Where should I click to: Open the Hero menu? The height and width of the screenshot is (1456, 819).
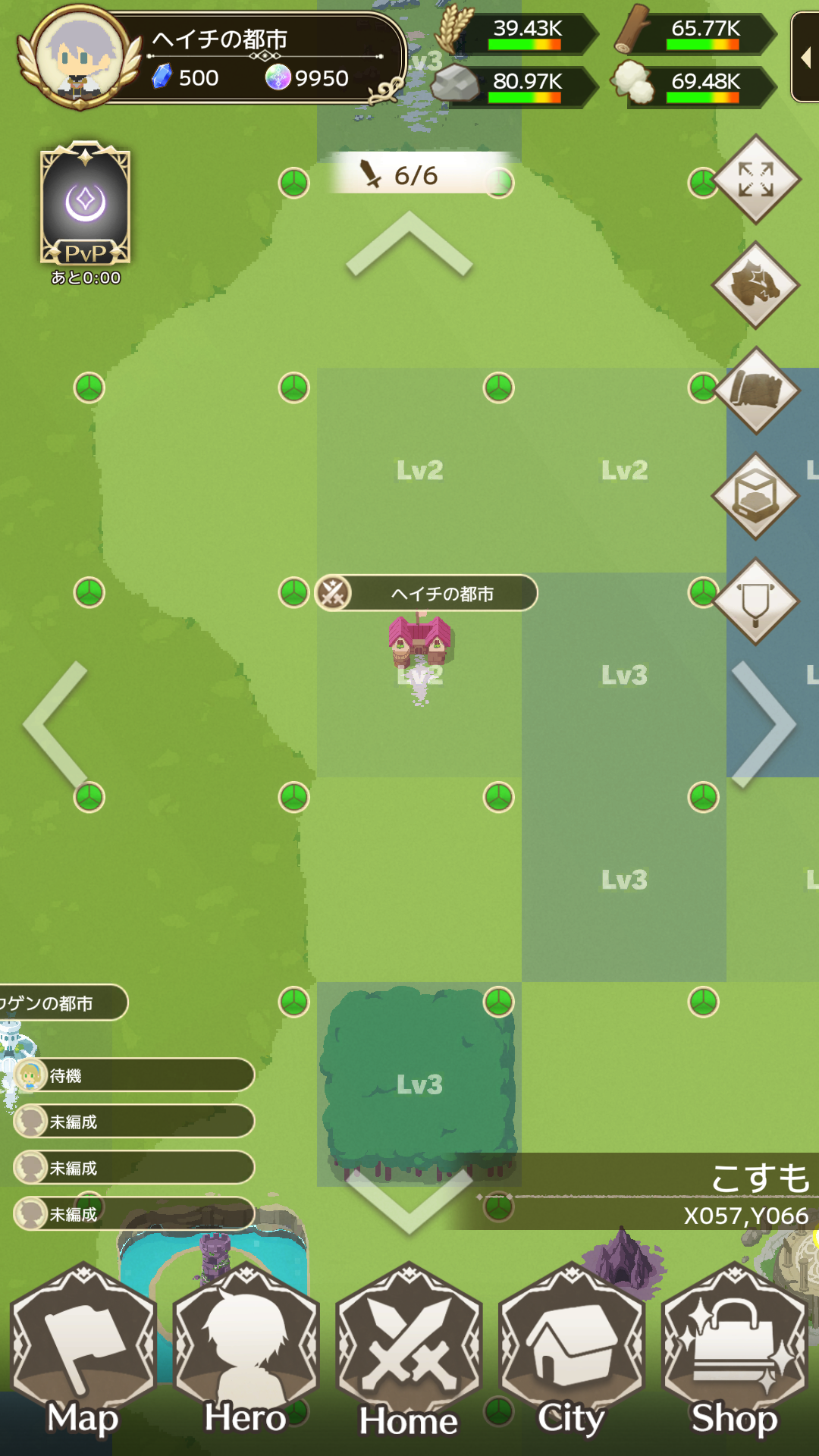tap(246, 1357)
